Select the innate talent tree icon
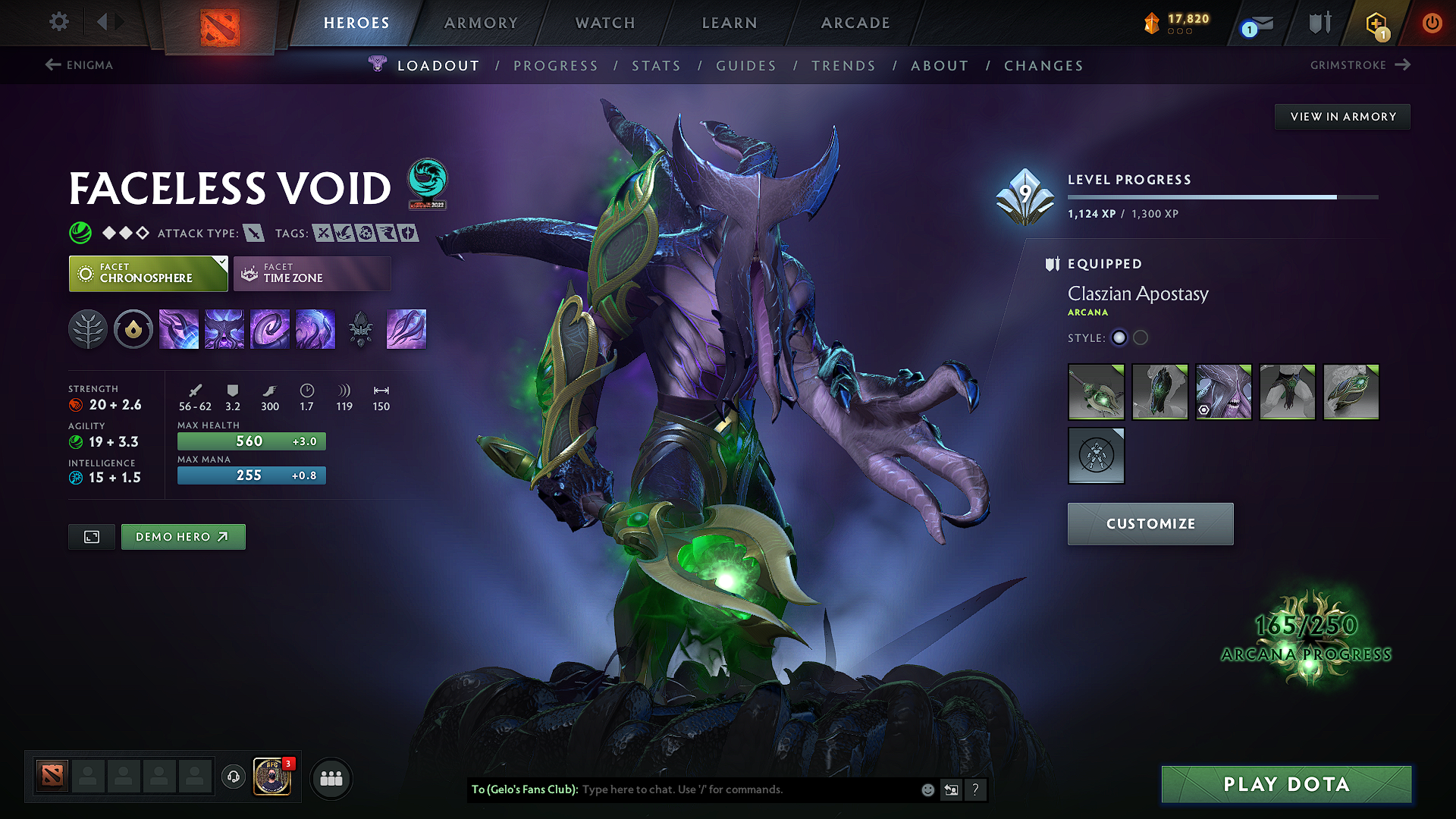Image resolution: width=1456 pixels, height=819 pixels. coord(88,328)
